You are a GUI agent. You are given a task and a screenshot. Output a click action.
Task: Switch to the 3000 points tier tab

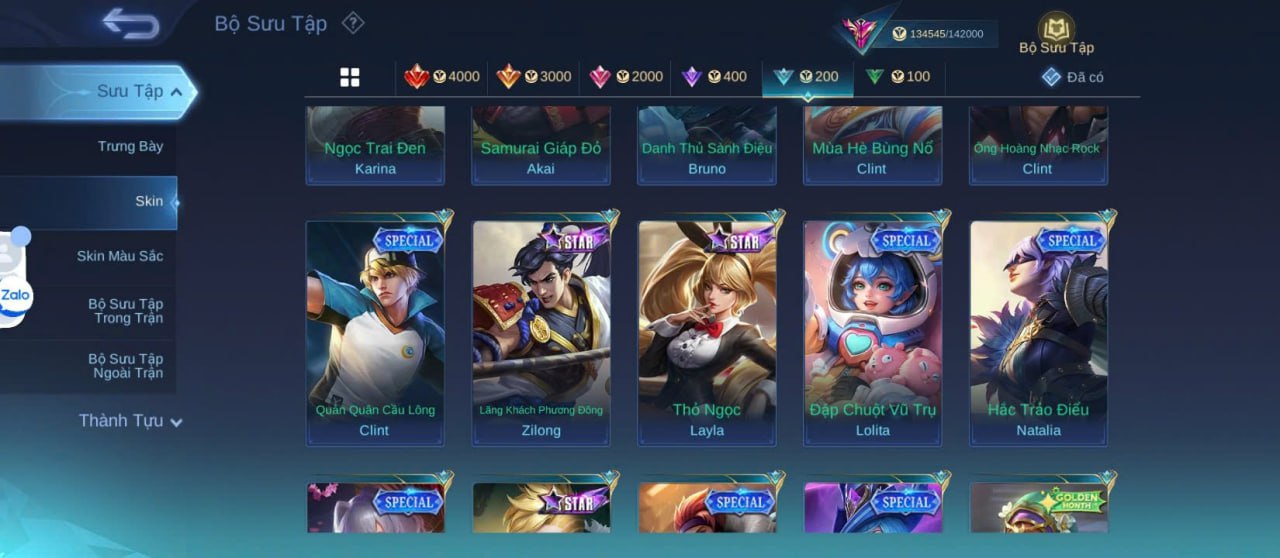click(534, 77)
